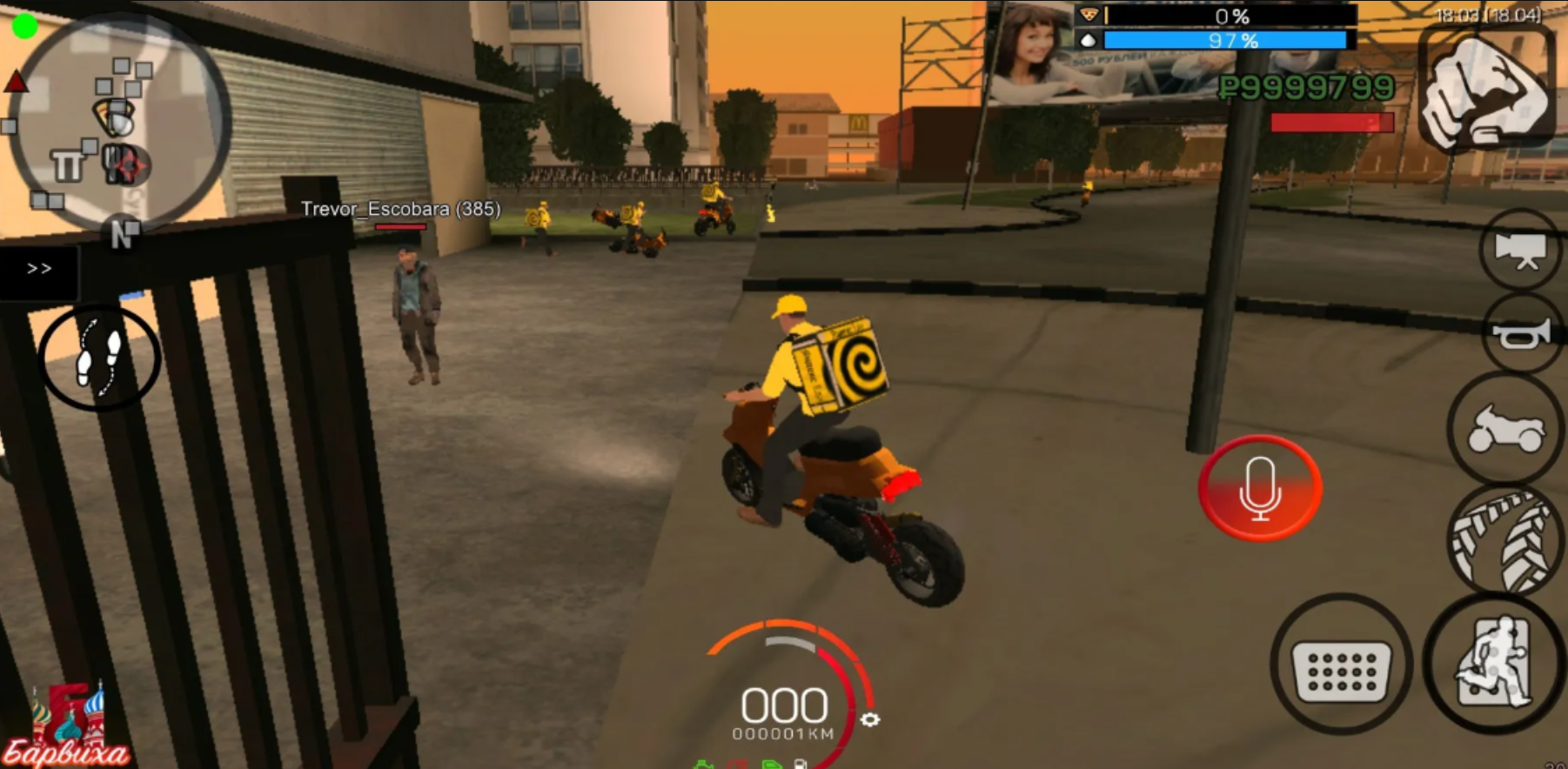This screenshot has height=769, width=1568.
Task: Open the on-screen keyboard button
Action: (1341, 665)
